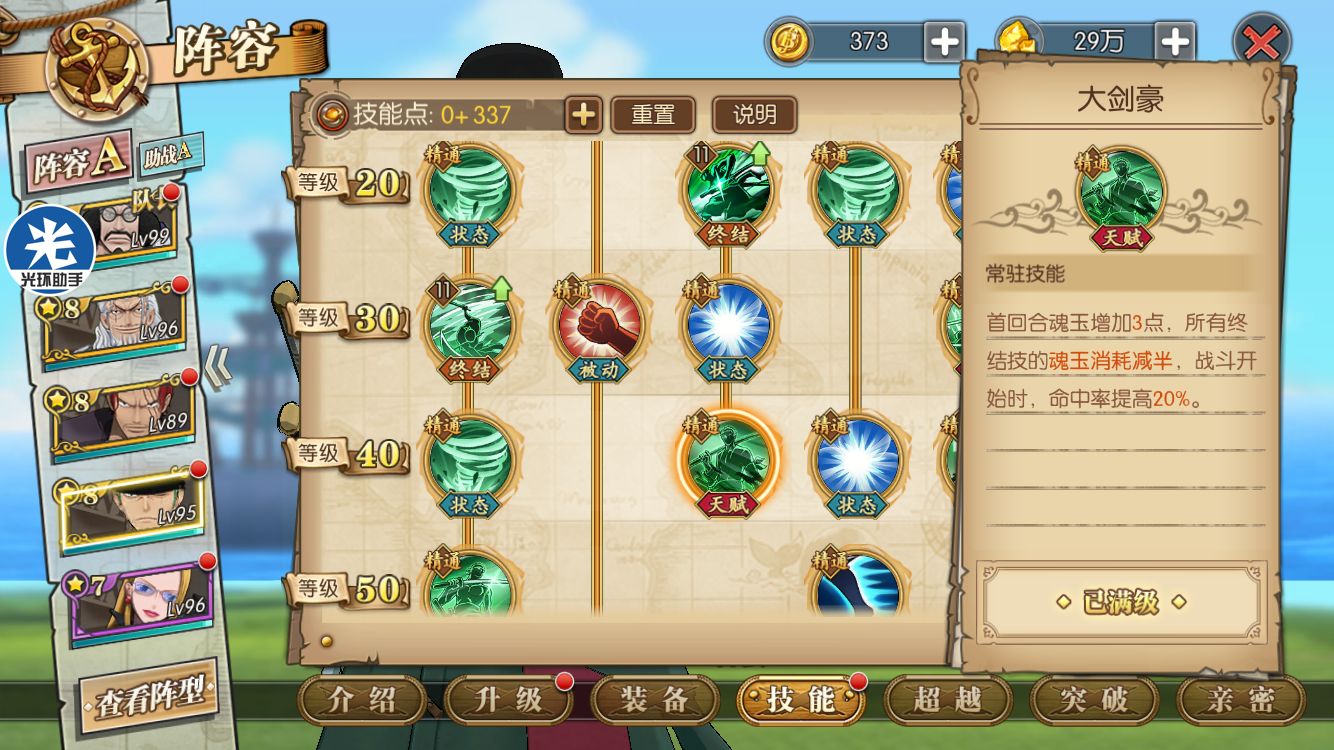
Task: Add more gold coins with plus button
Action: (x=944, y=42)
